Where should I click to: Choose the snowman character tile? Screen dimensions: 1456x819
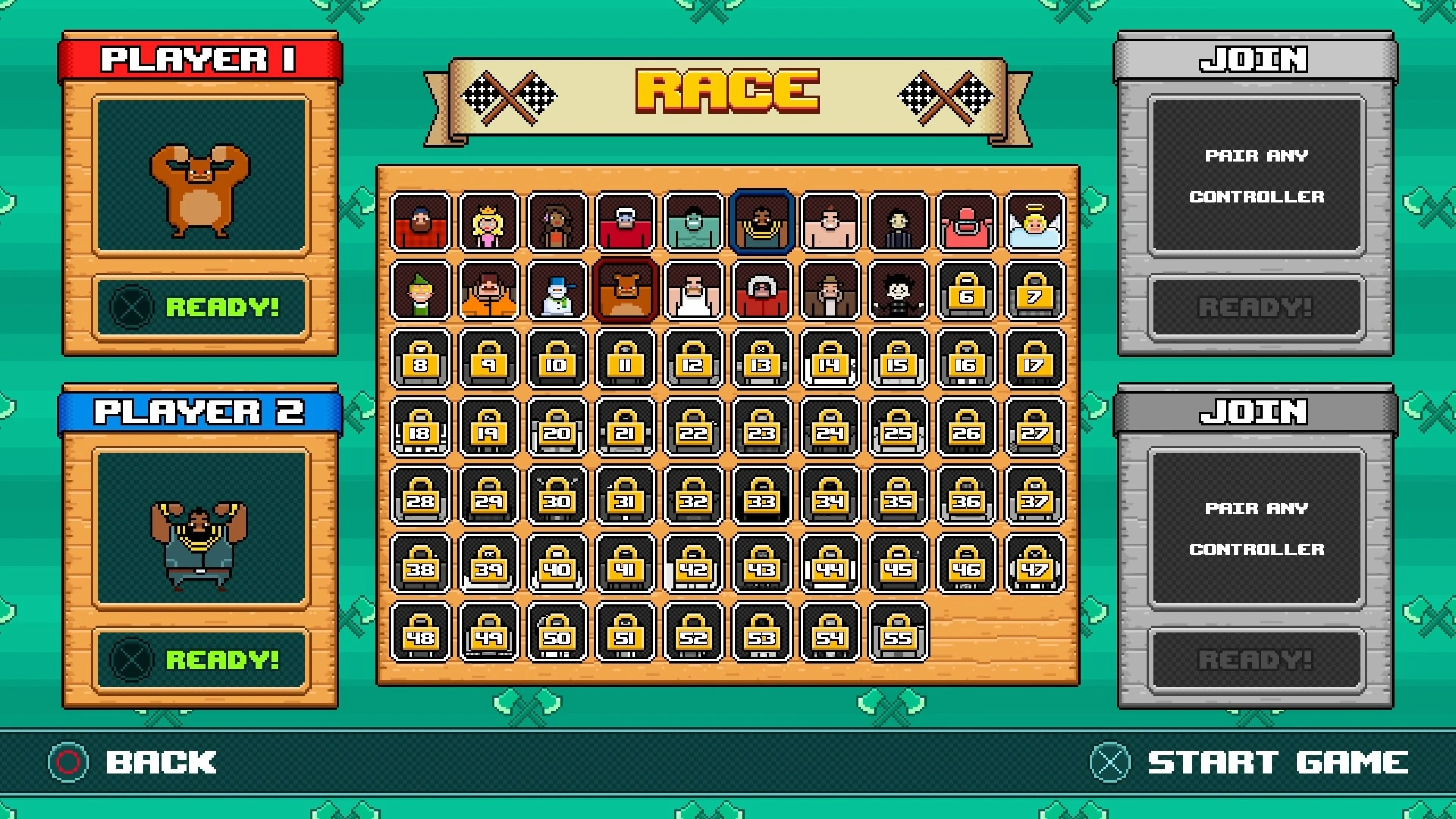[557, 290]
